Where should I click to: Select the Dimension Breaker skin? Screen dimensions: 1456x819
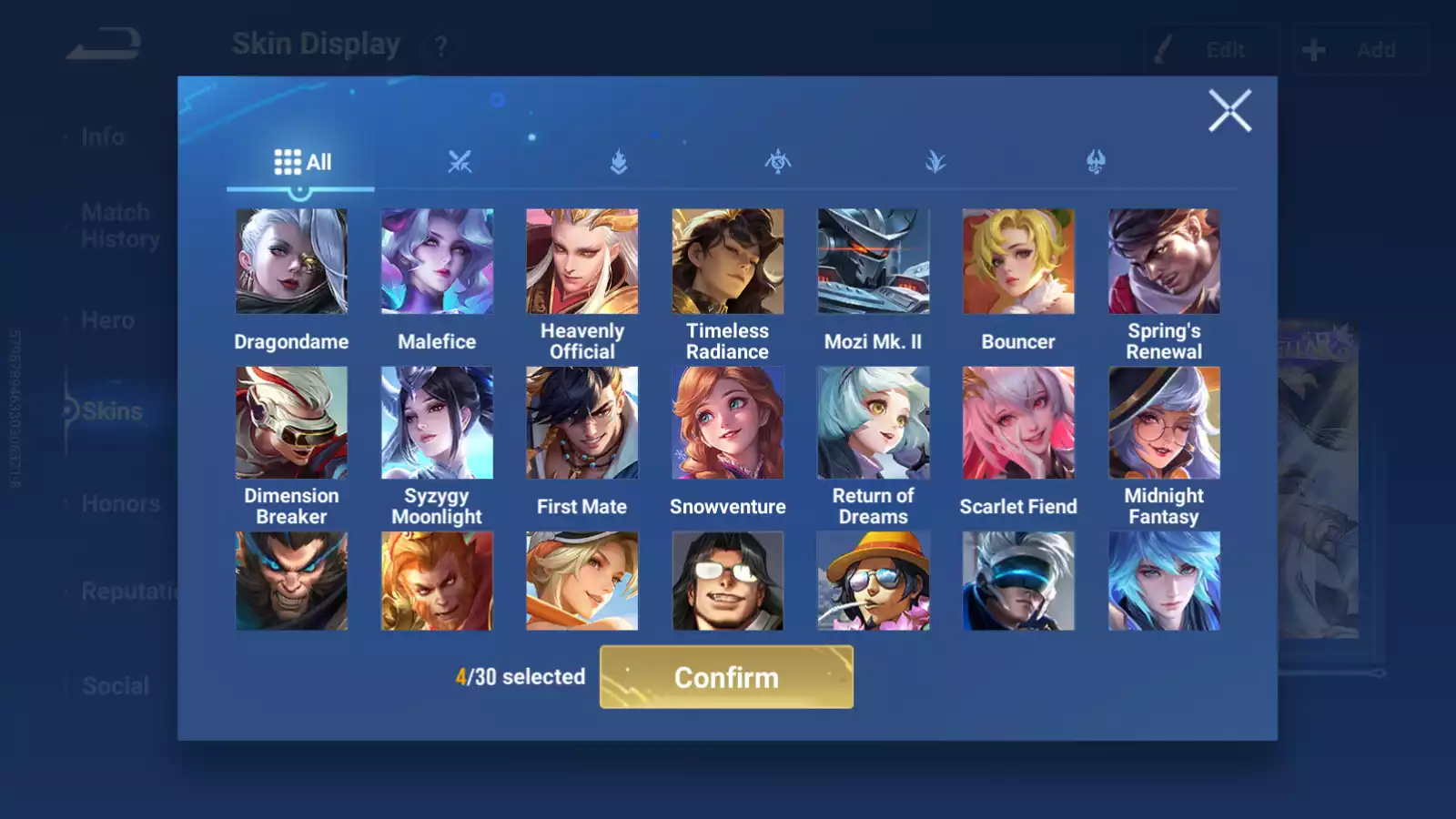click(291, 423)
